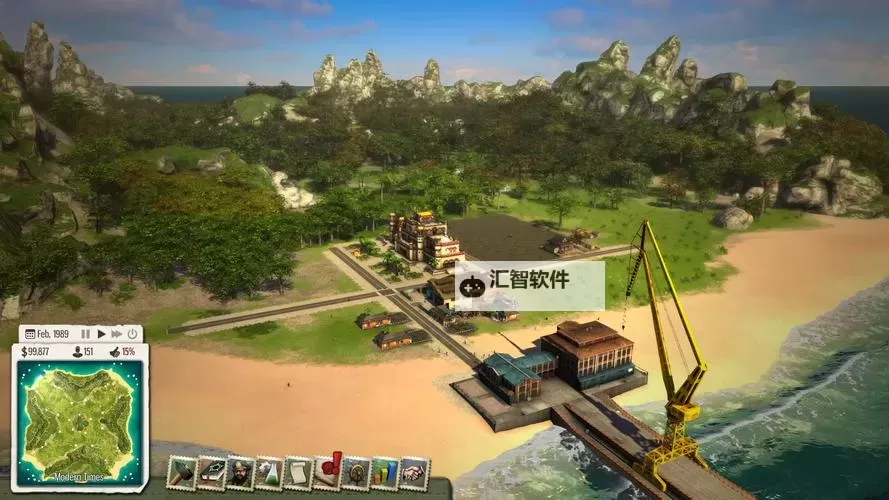889x500 pixels.
Task: Show the colored bar chart statistics
Action: (385, 473)
